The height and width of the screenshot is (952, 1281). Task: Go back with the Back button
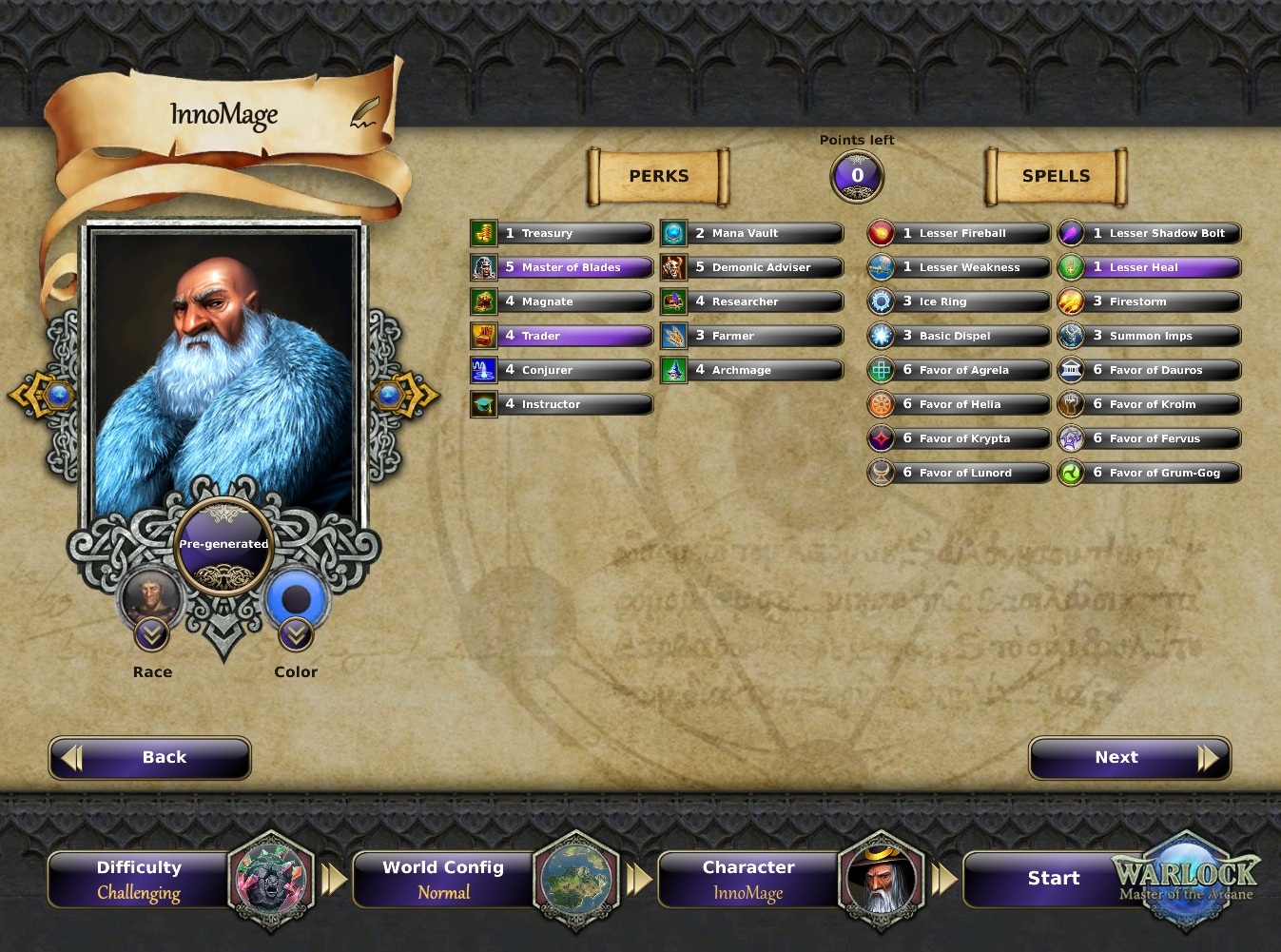pos(150,758)
